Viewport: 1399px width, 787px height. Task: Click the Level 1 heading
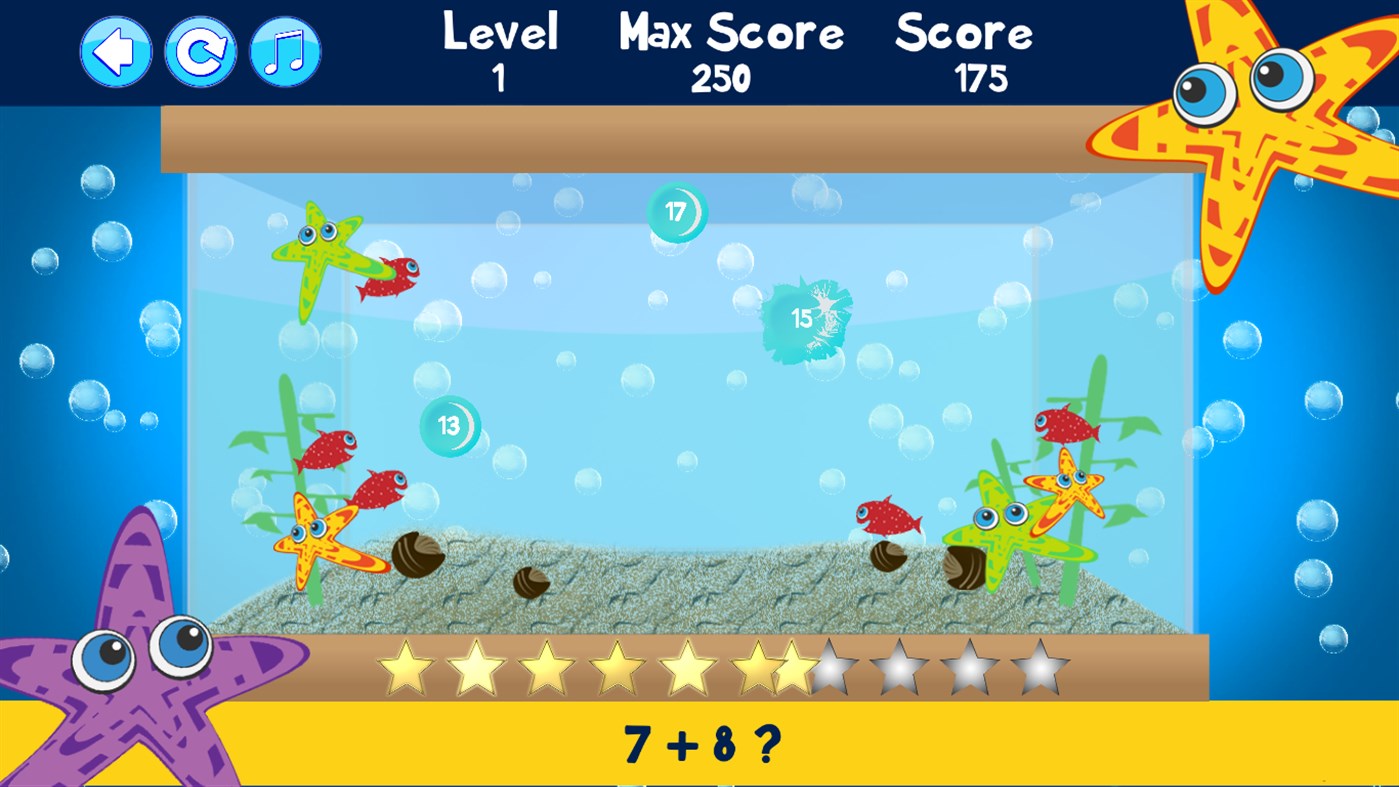click(501, 50)
